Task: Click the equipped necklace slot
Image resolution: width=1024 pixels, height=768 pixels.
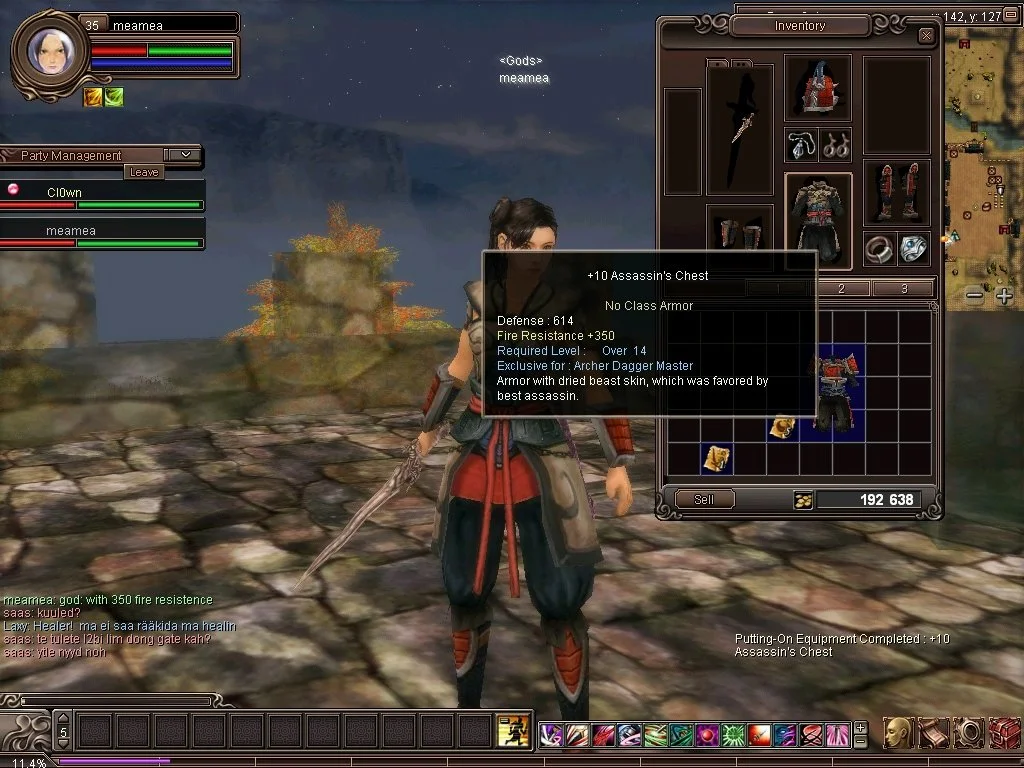Action: tap(801, 145)
